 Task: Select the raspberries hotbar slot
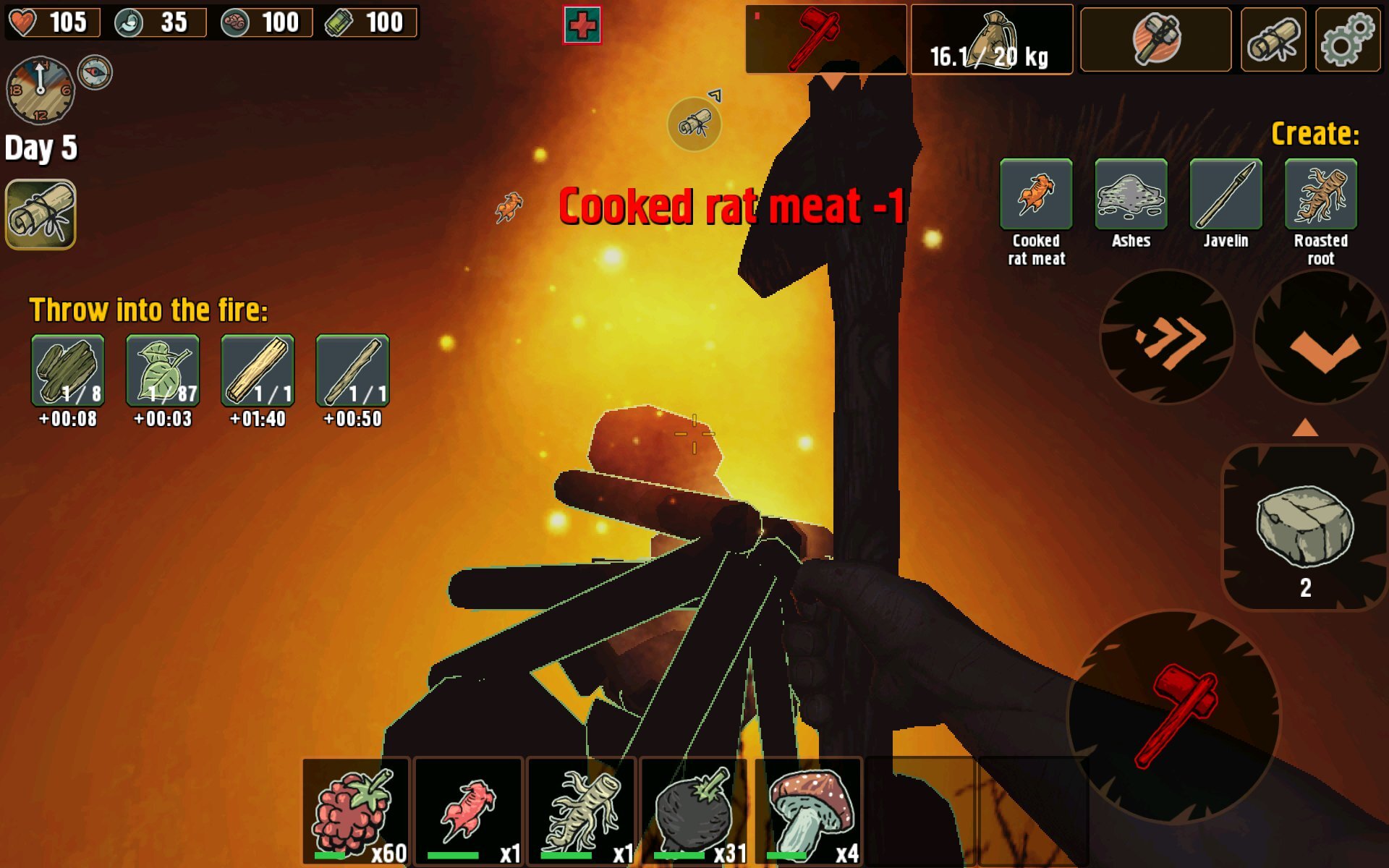coord(356,812)
